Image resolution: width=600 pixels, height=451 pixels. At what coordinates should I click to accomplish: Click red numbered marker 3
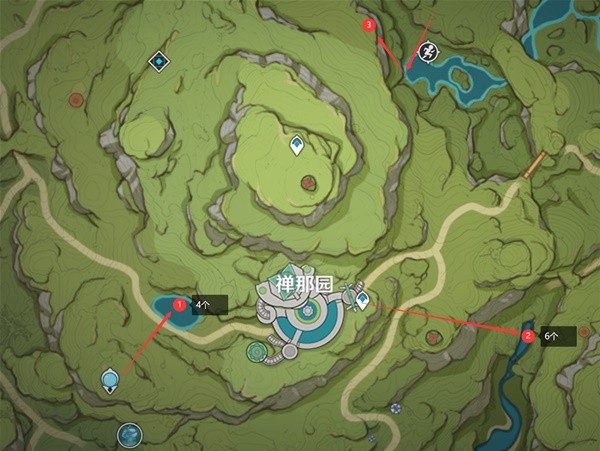click(x=370, y=24)
